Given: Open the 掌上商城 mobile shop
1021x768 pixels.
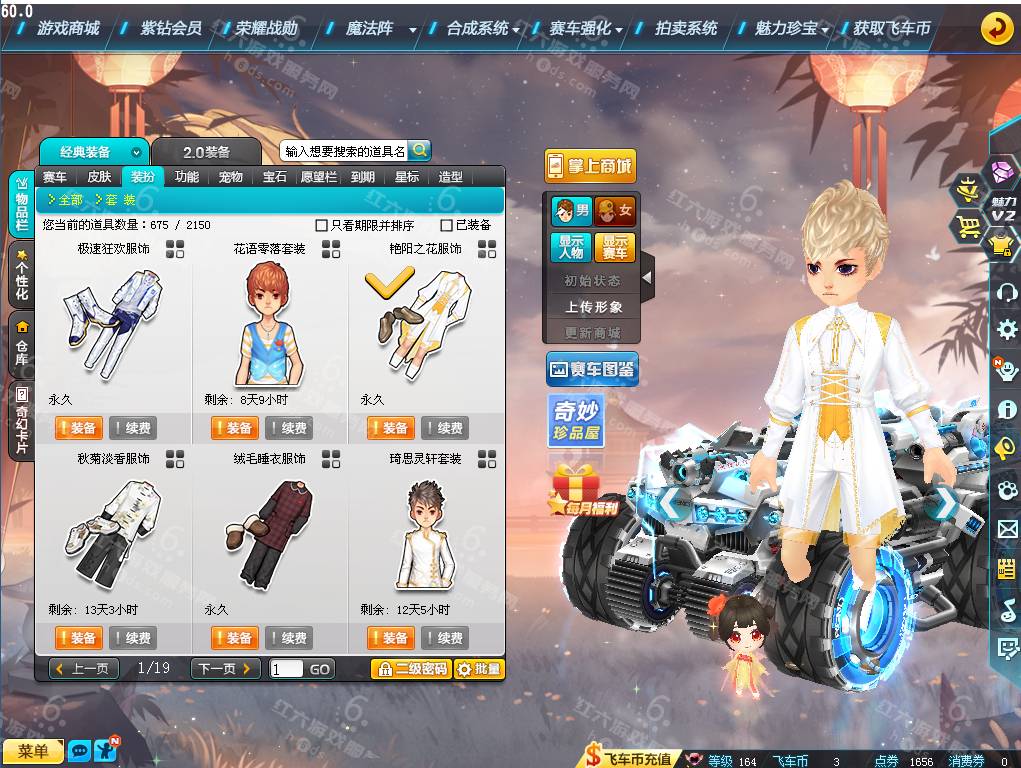Looking at the screenshot, I should pos(589,166).
